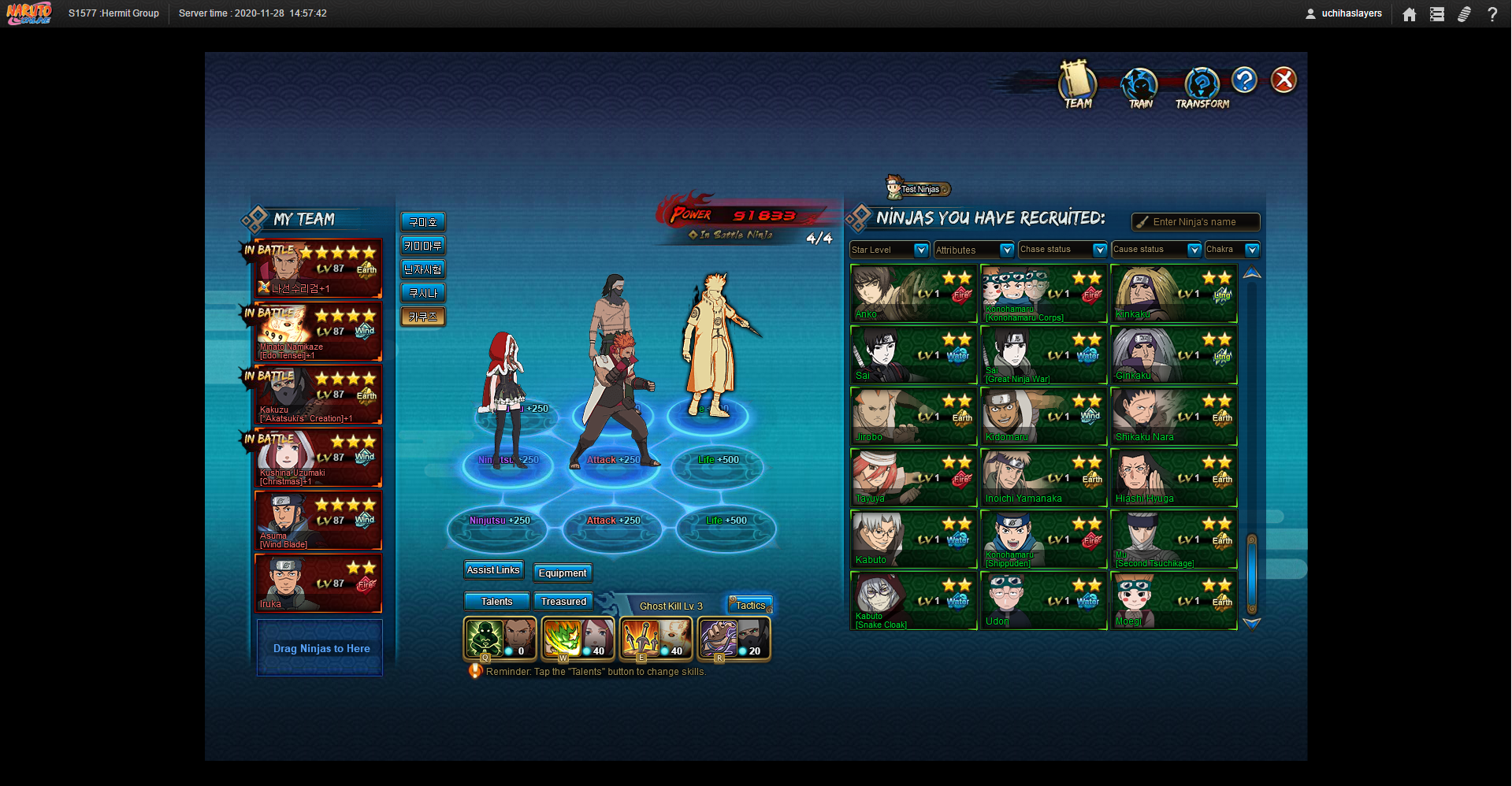Expand the Attributes filter dropdown
1512x786 pixels.
1006,250
